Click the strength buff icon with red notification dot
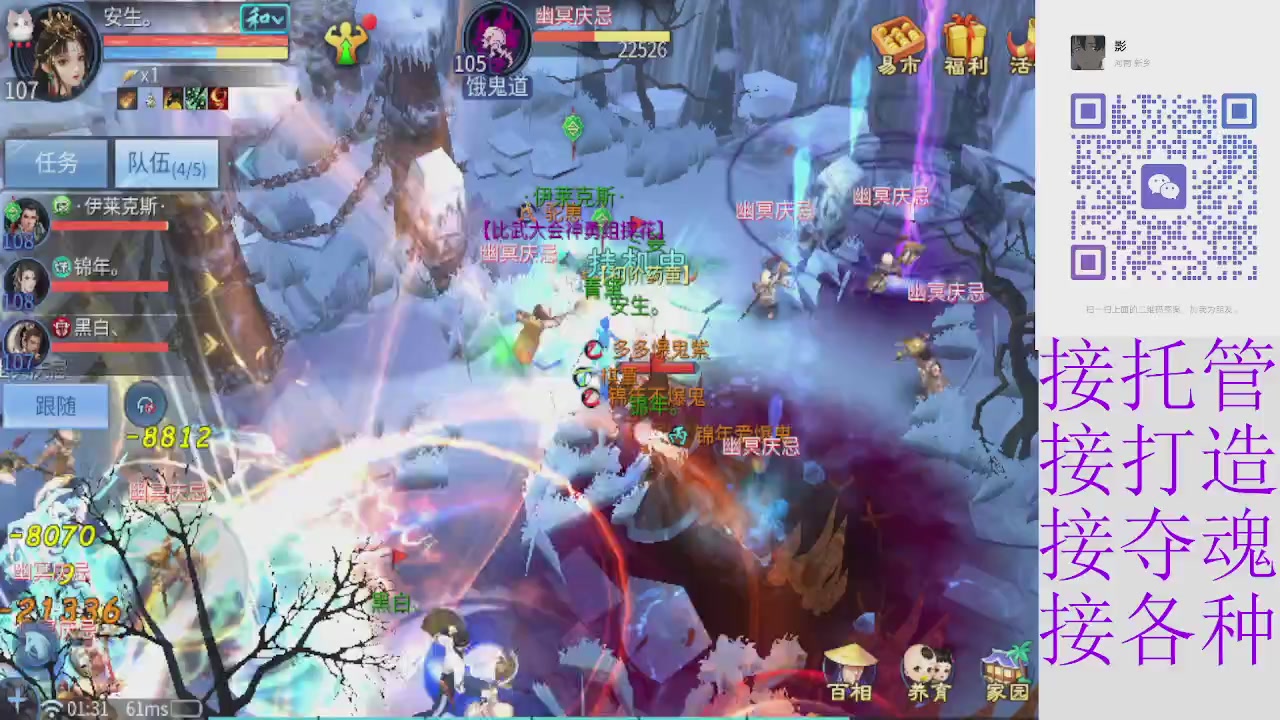Screen dimensions: 1280x720 click(346, 45)
